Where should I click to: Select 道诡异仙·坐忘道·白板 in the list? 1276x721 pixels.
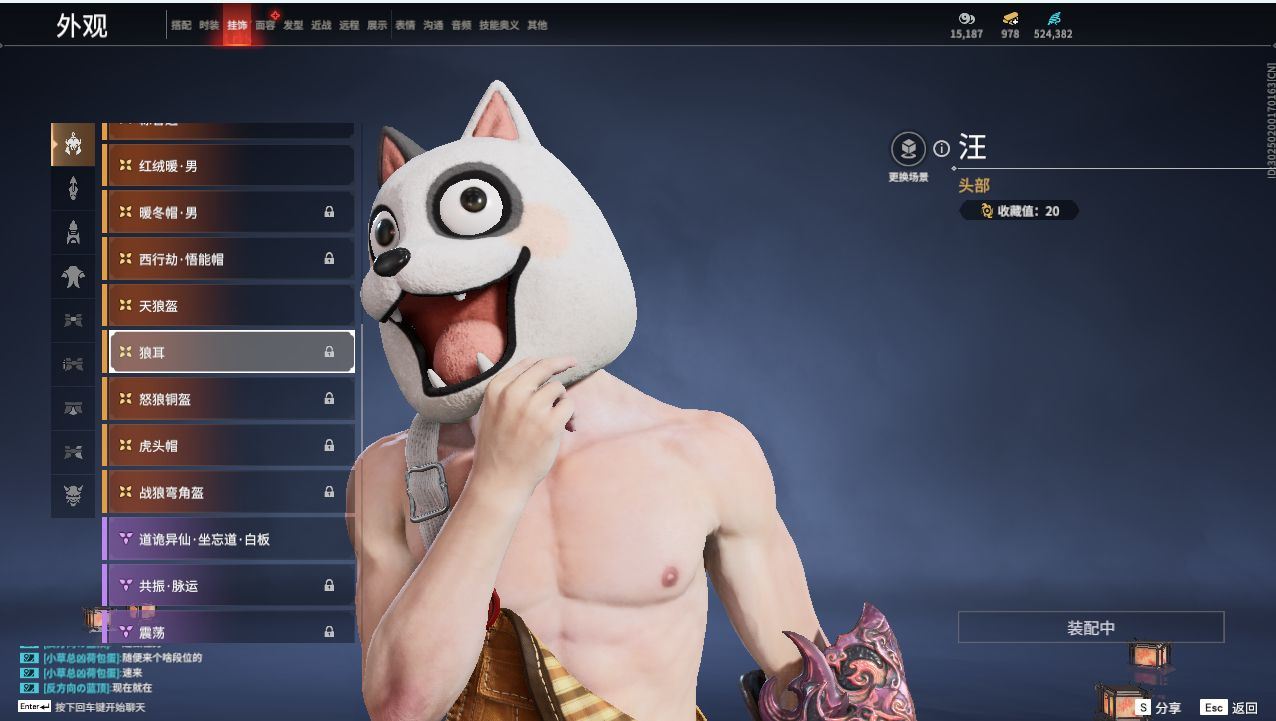click(229, 539)
